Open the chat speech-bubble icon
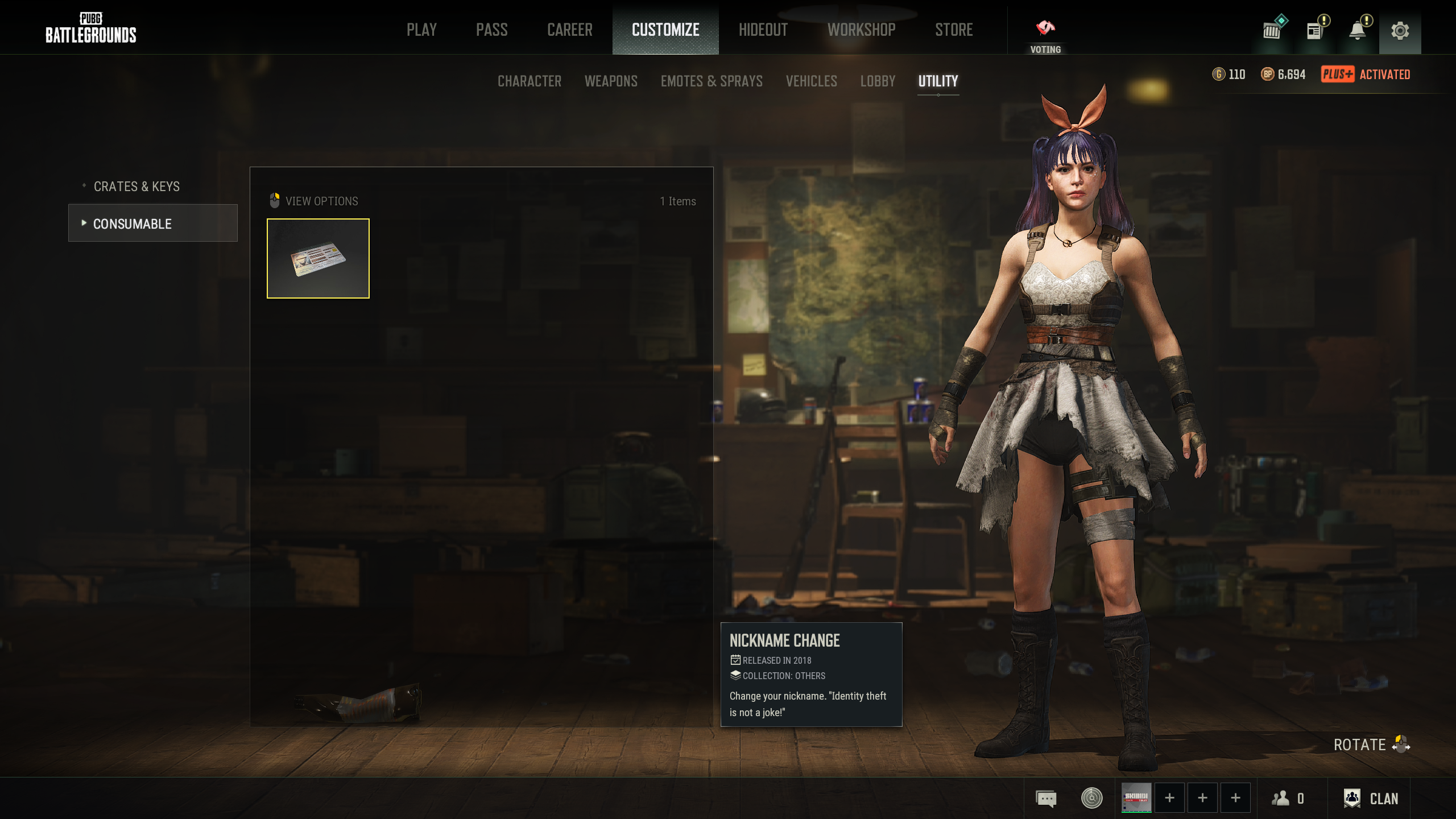The width and height of the screenshot is (1456, 819). click(x=1046, y=799)
